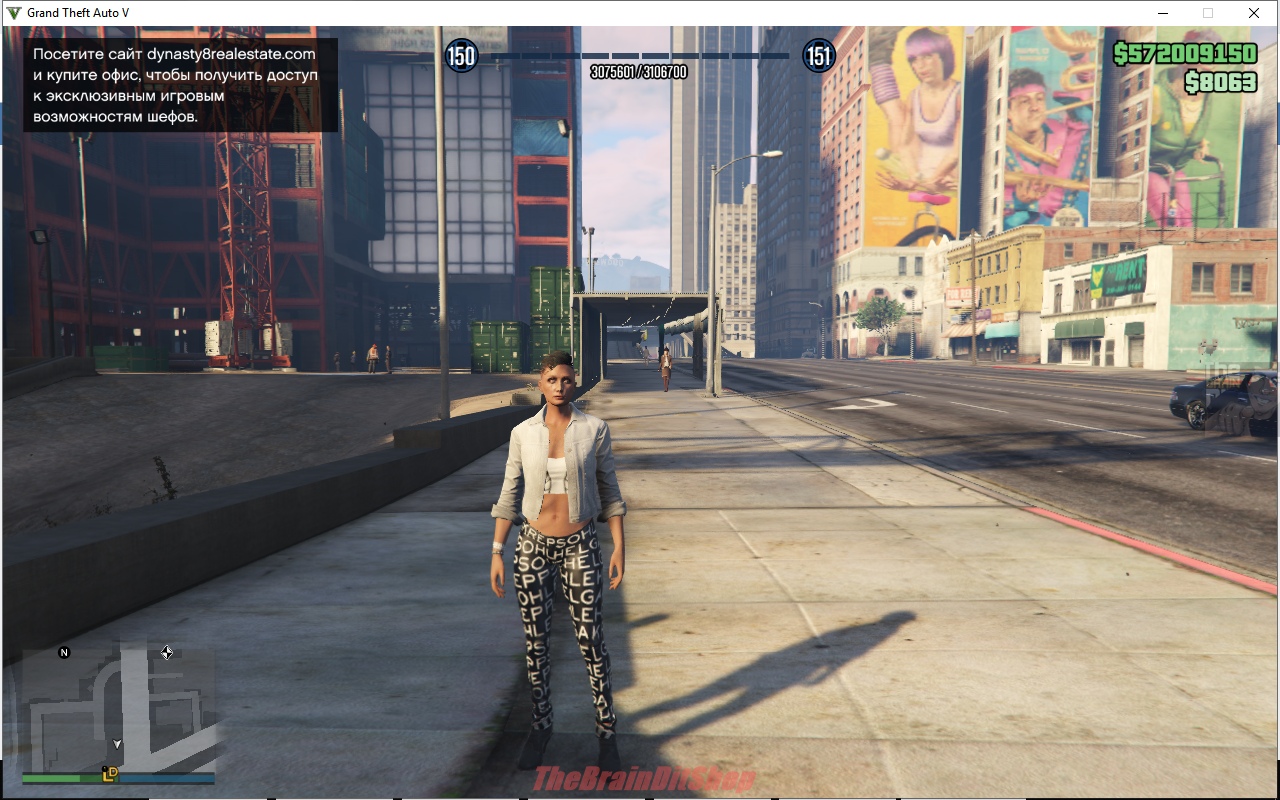Close the Grand Theft Auto V window
Screen dimensions: 1280x800
click(1253, 13)
